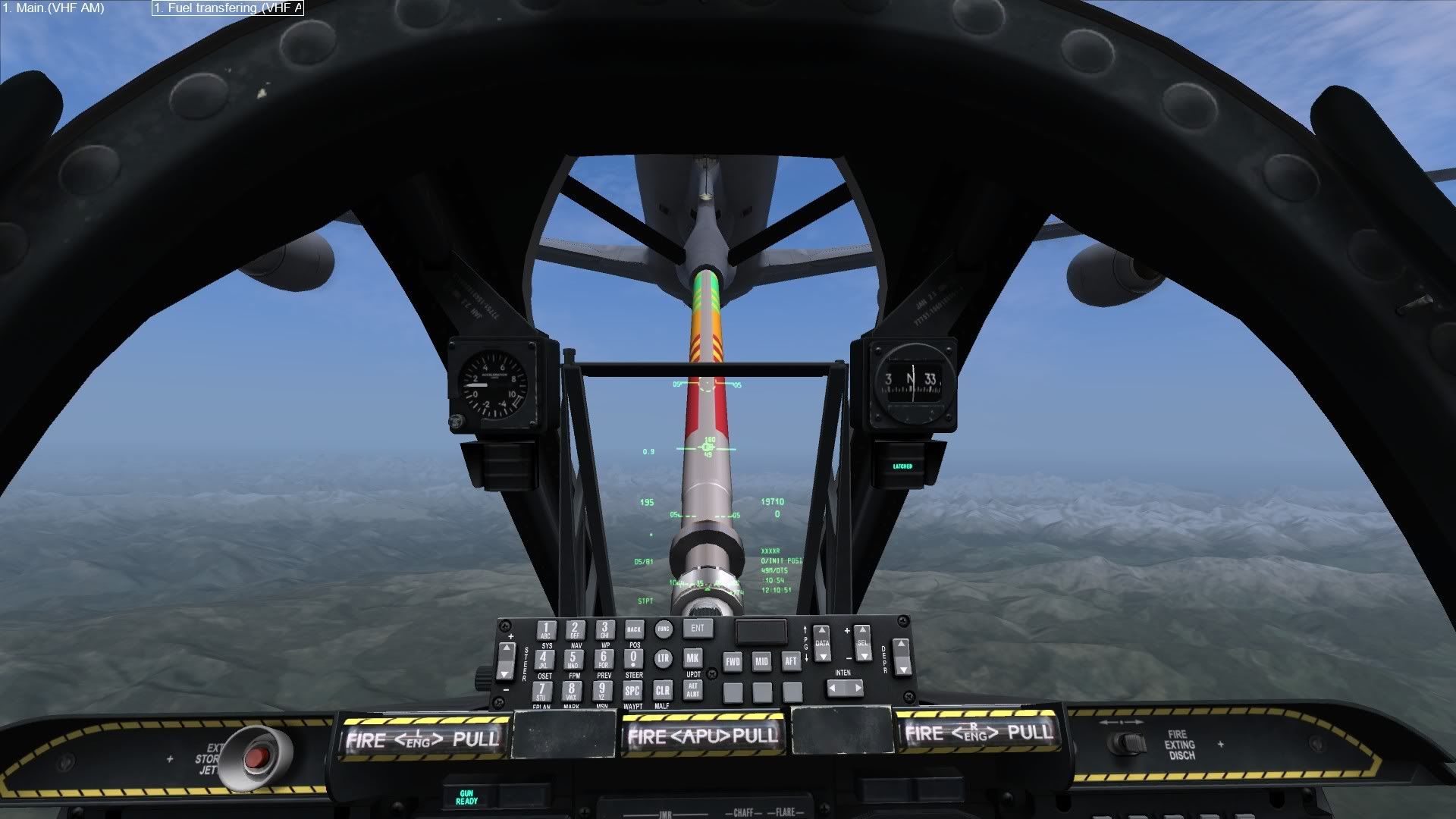Choose the MID button
The width and height of the screenshot is (1456, 819).
coord(761,661)
